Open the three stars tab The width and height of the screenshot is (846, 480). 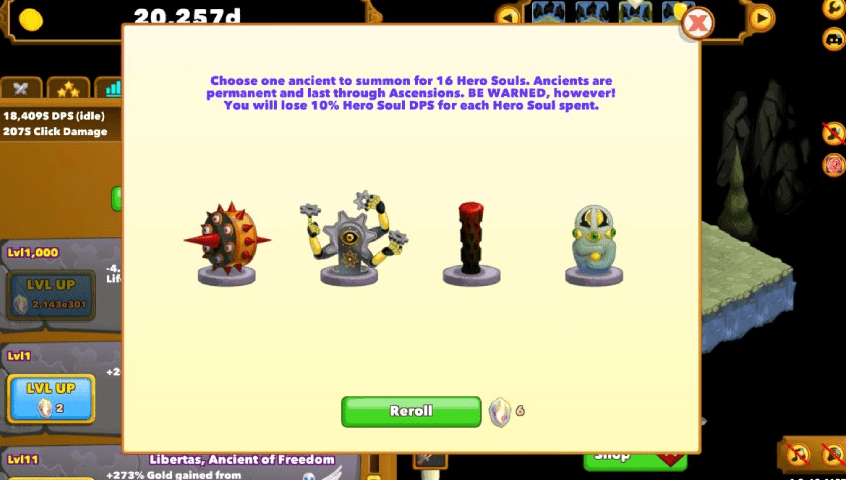point(69,89)
